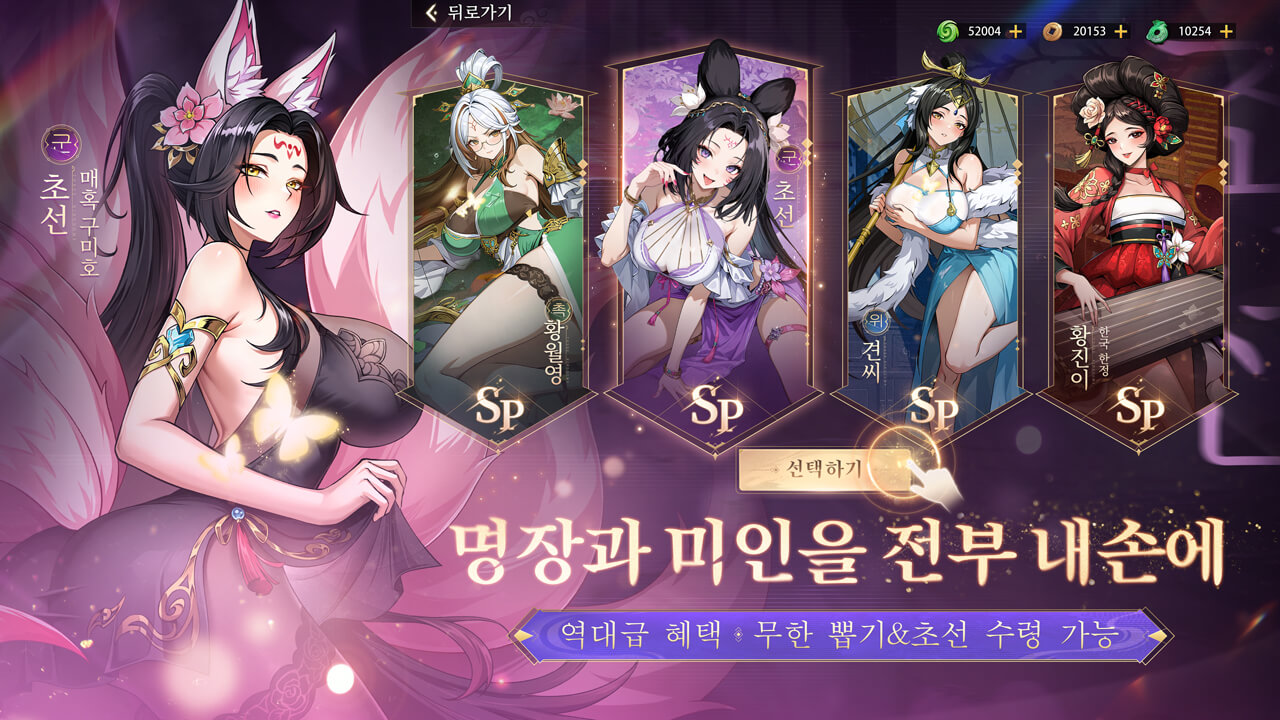
Task: Click the SP emblem under 황월영's card
Action: tap(500, 407)
